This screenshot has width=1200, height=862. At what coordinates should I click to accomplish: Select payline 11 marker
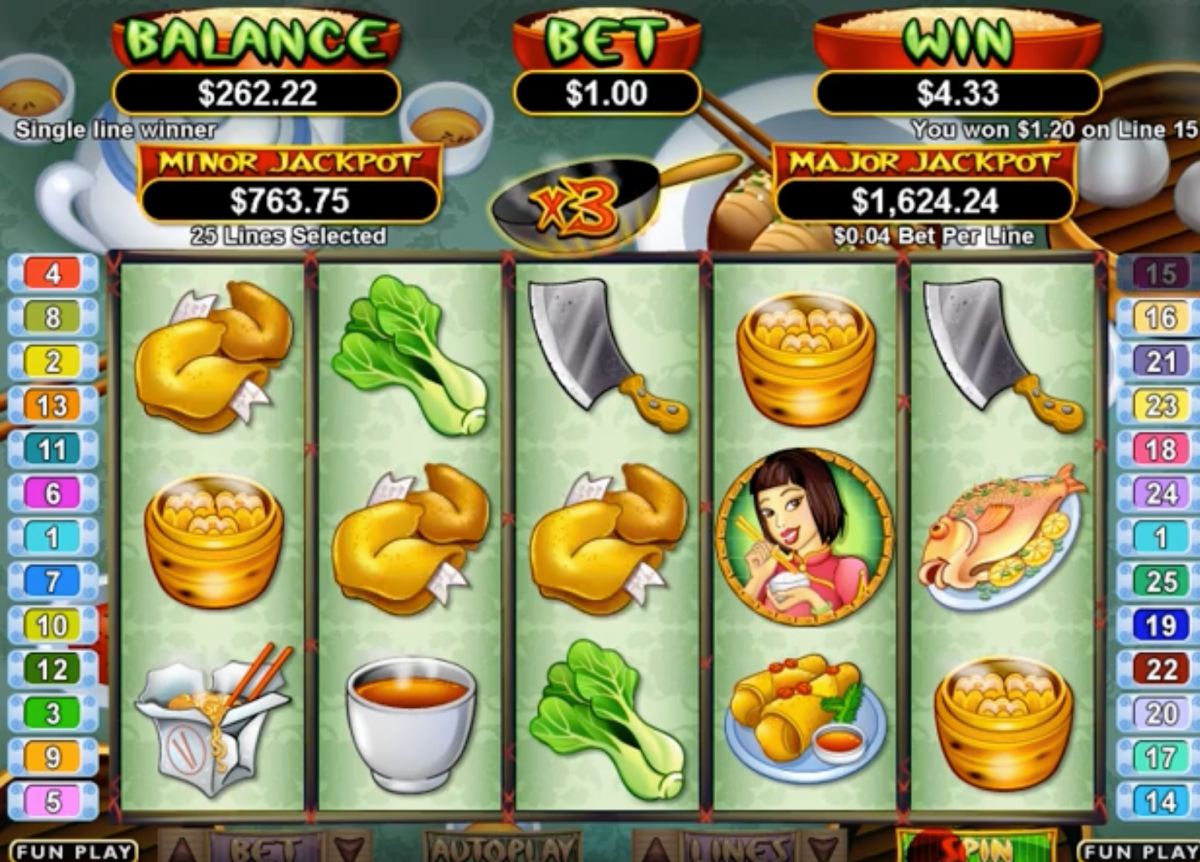click(x=53, y=449)
